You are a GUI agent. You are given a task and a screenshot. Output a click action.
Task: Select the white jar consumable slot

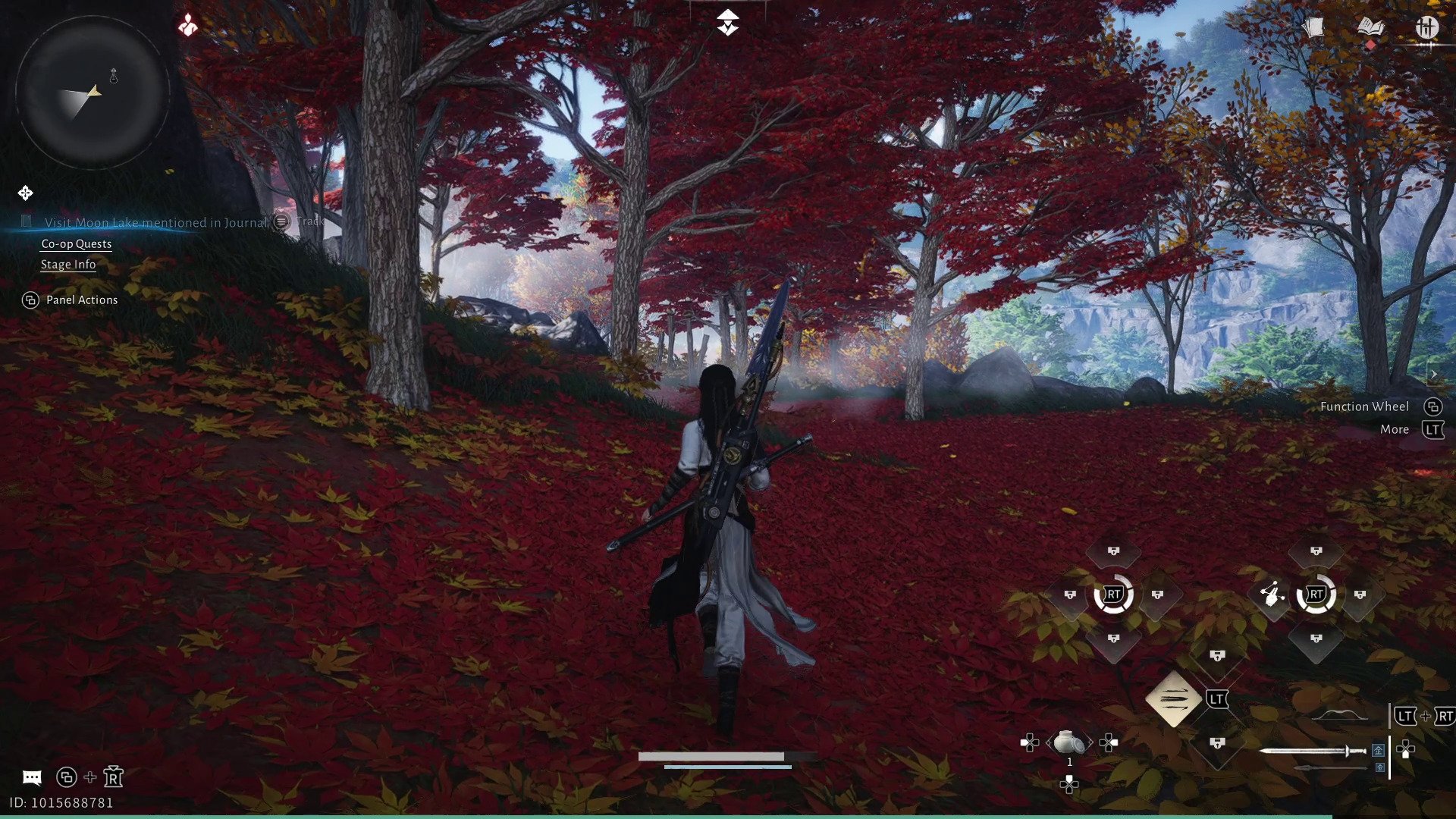tap(1069, 742)
